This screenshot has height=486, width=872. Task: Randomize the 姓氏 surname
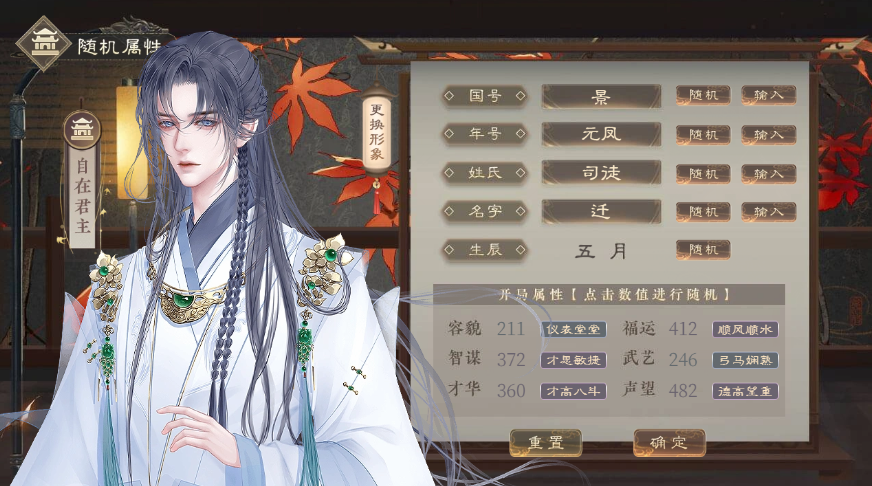(703, 173)
